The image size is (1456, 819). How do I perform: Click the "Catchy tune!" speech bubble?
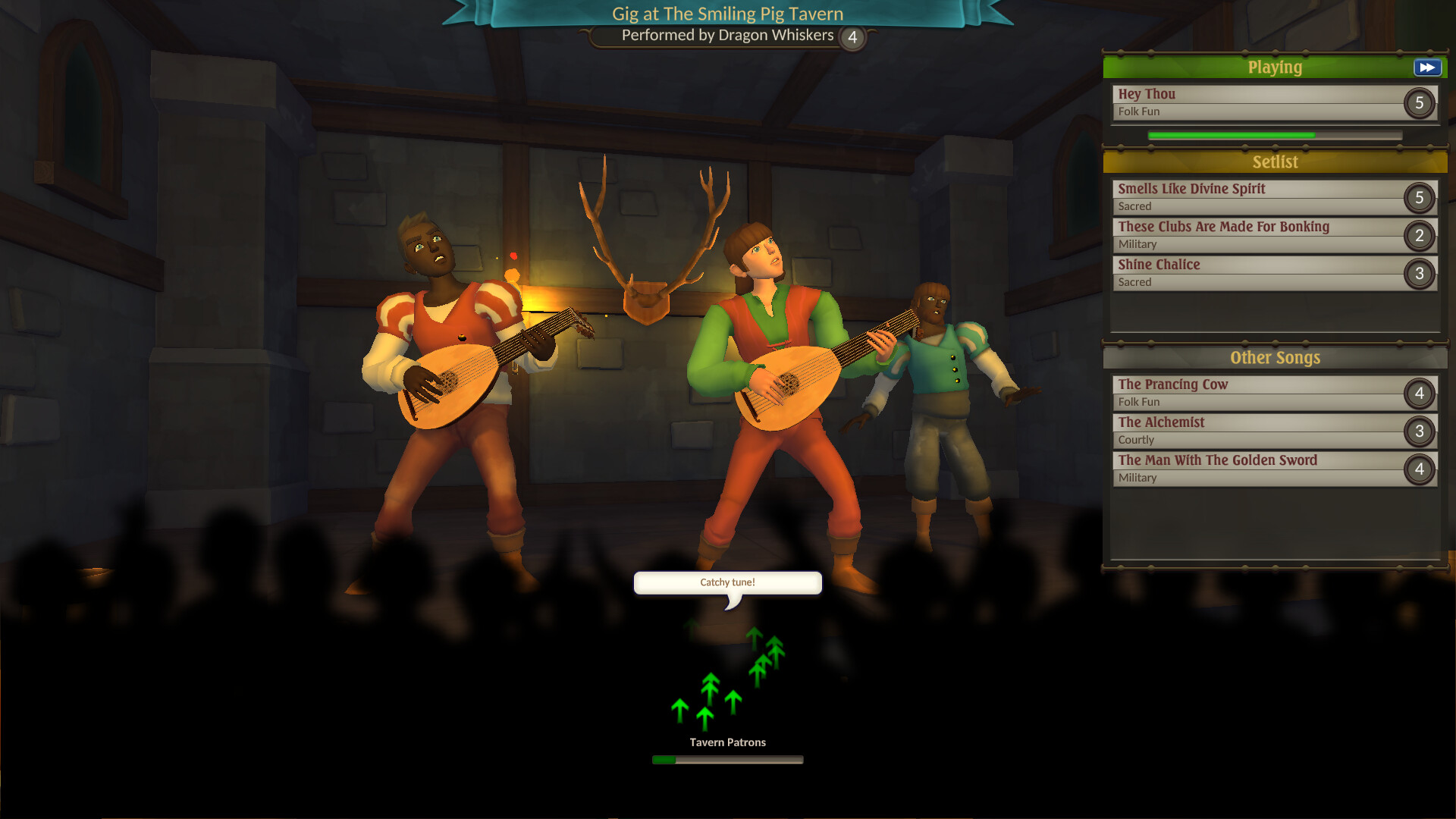click(x=727, y=582)
